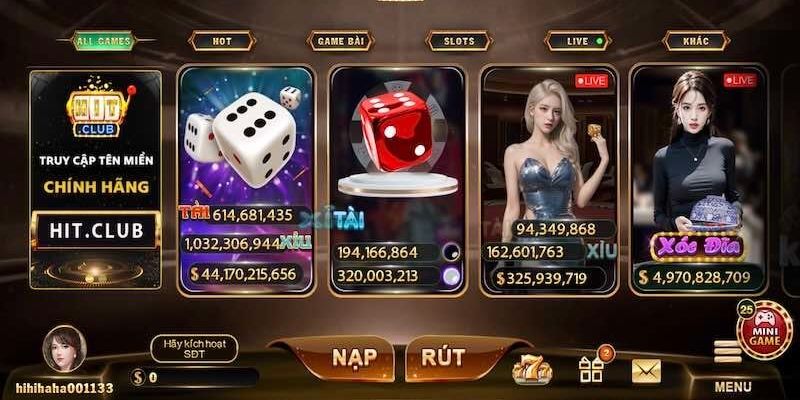Image resolution: width=800 pixels, height=400 pixels.
Task: Switch to the ALL GAMES tab
Action: pos(101,41)
